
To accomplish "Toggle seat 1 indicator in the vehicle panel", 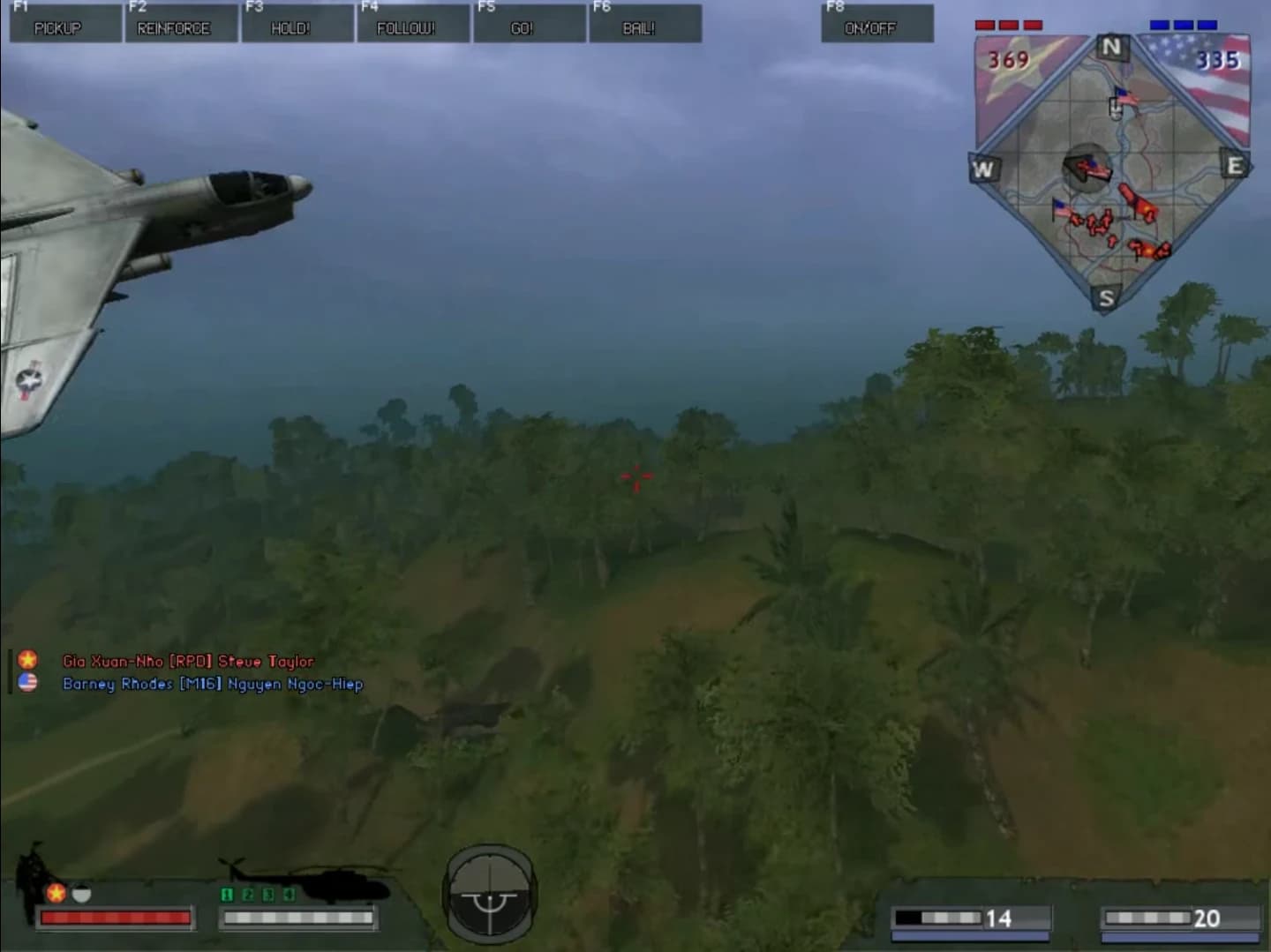I will coord(228,894).
